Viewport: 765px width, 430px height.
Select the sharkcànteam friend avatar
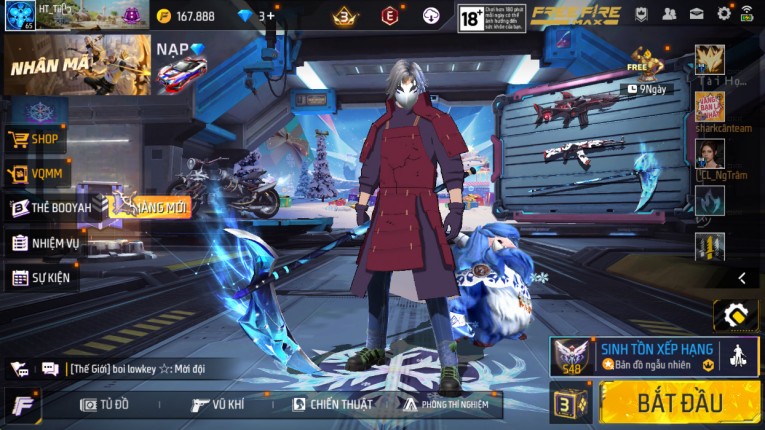(x=709, y=106)
